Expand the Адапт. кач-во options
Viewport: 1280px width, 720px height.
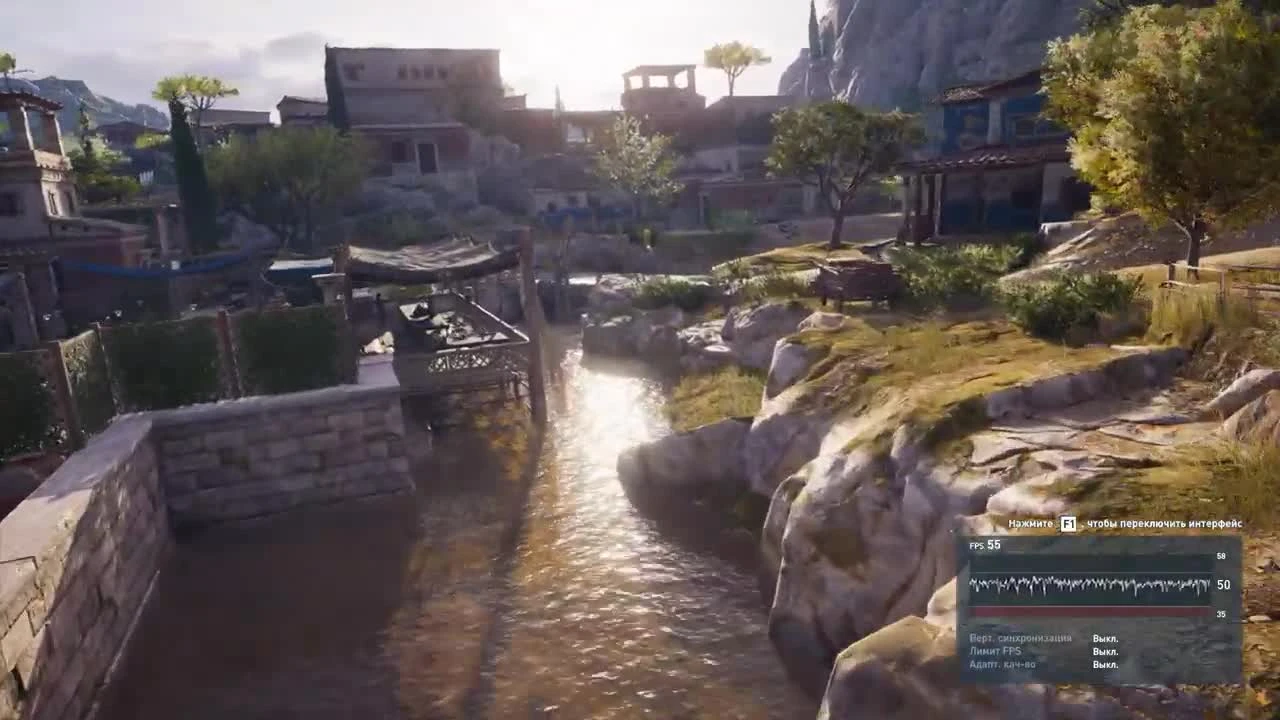(x=1108, y=664)
